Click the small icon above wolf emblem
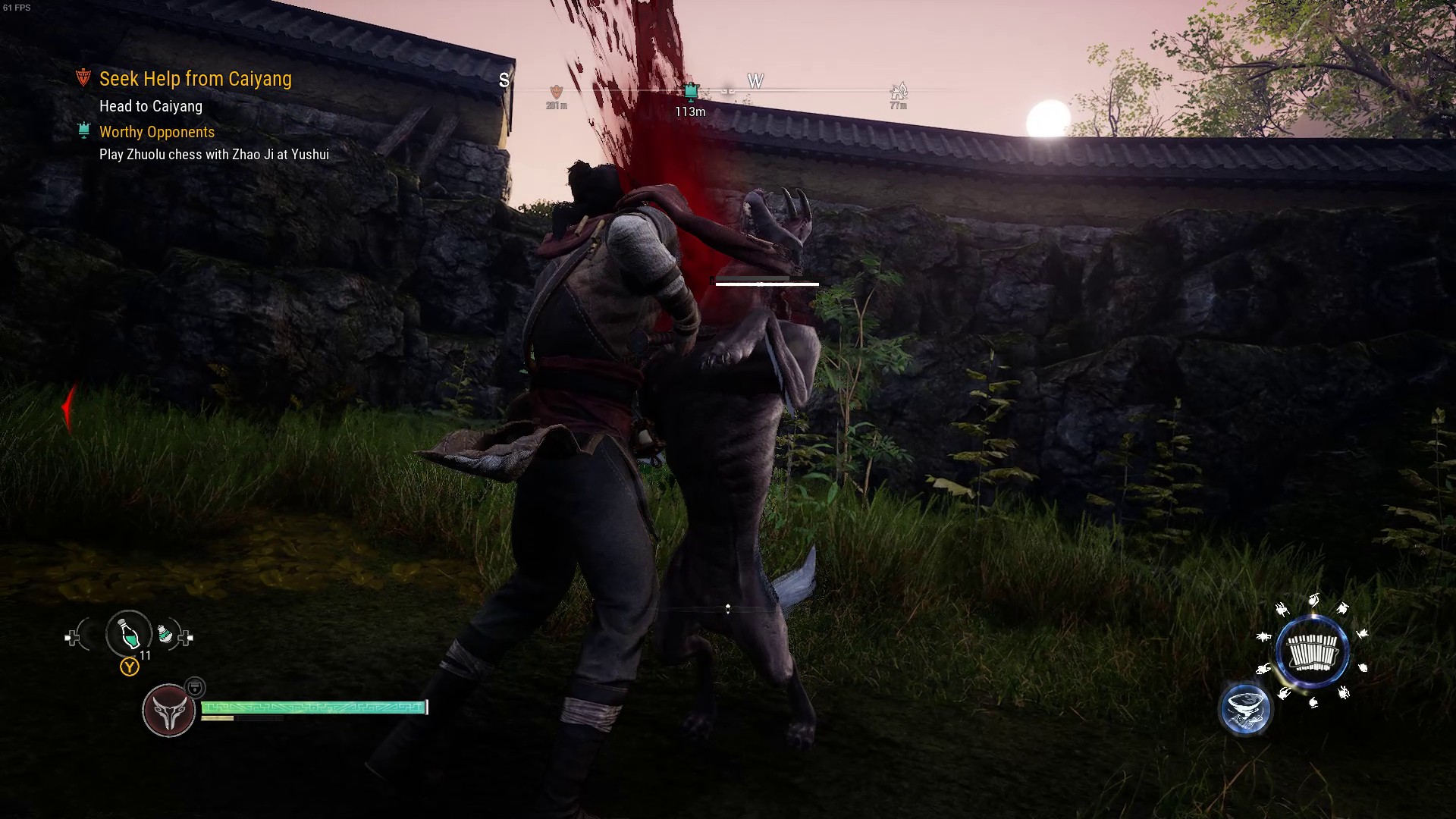 click(x=195, y=687)
